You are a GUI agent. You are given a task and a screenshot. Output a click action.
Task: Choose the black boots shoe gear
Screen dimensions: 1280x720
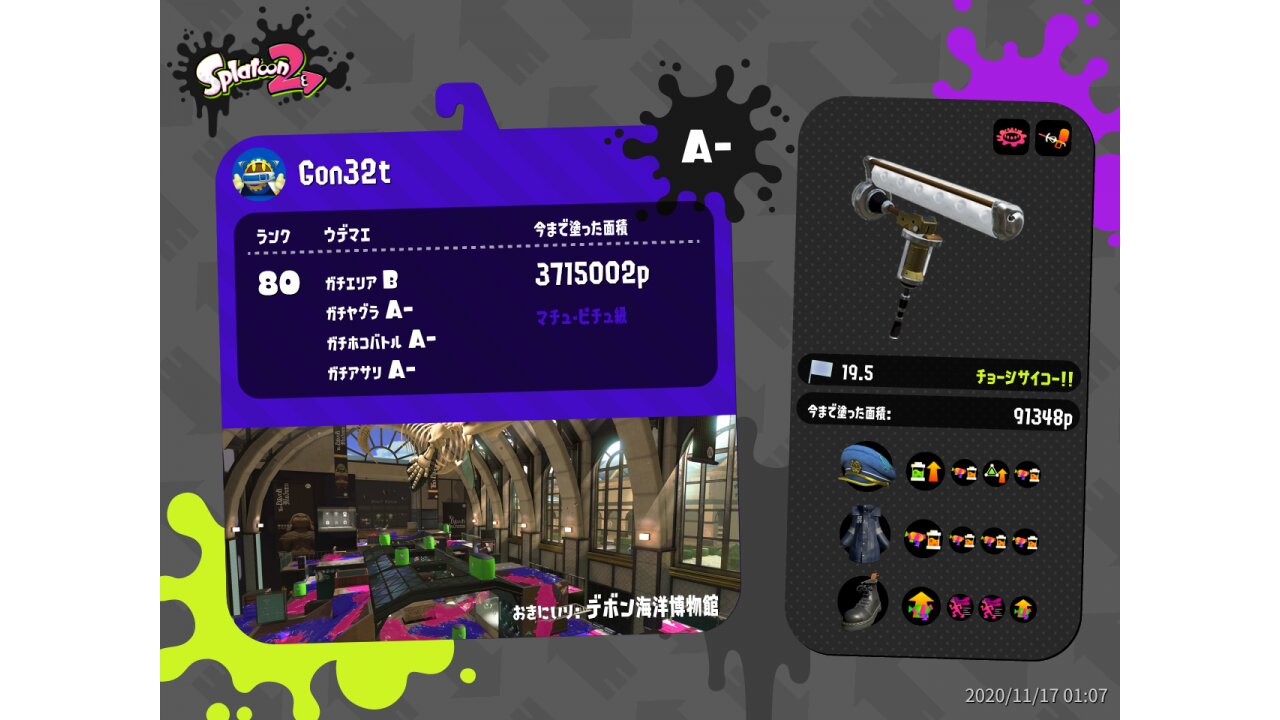point(864,604)
